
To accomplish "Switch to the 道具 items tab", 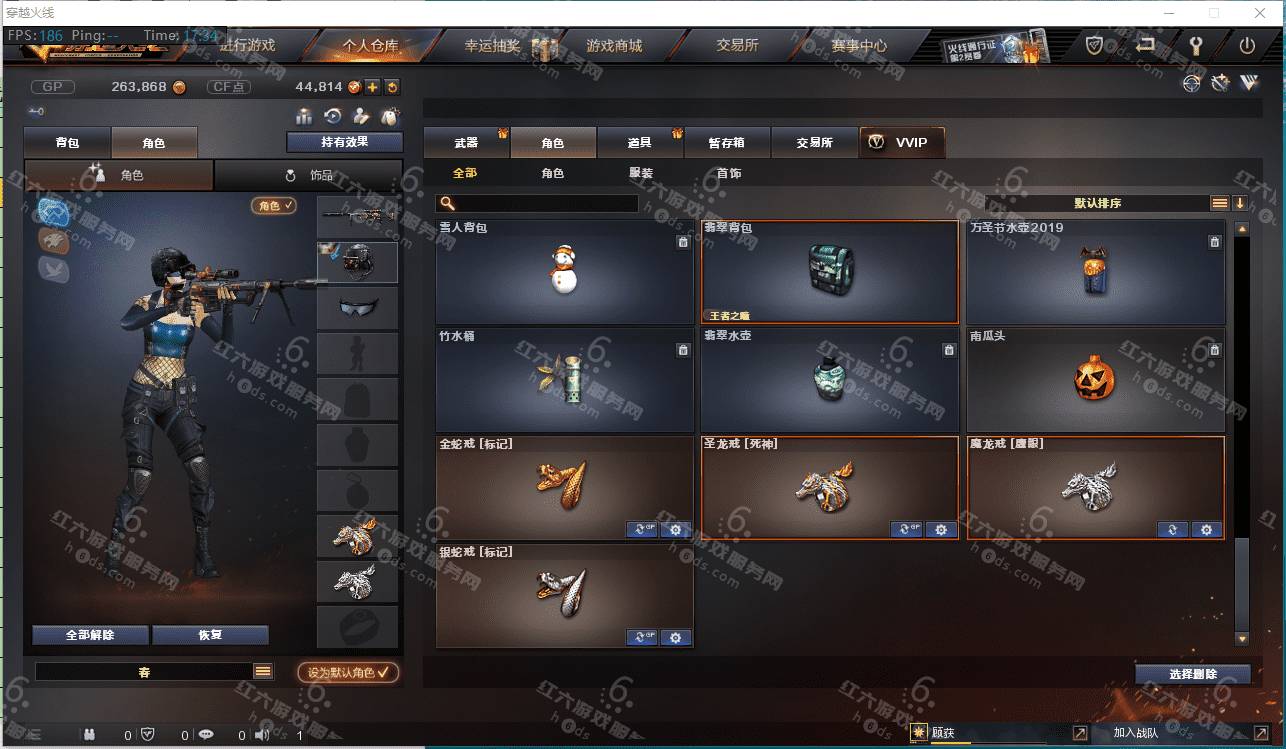I will [640, 143].
